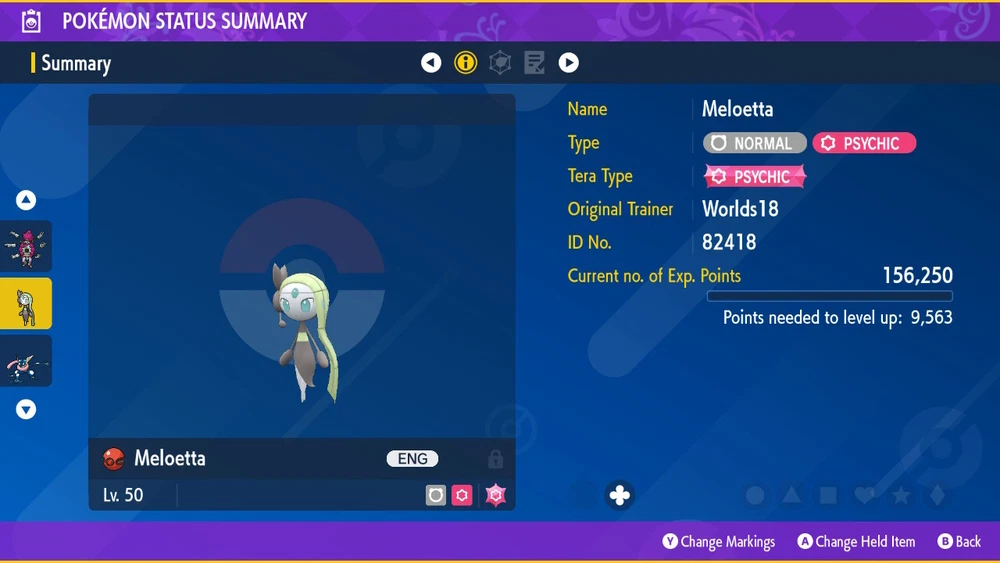
Task: Go Back from the summary screen
Action: (959, 542)
